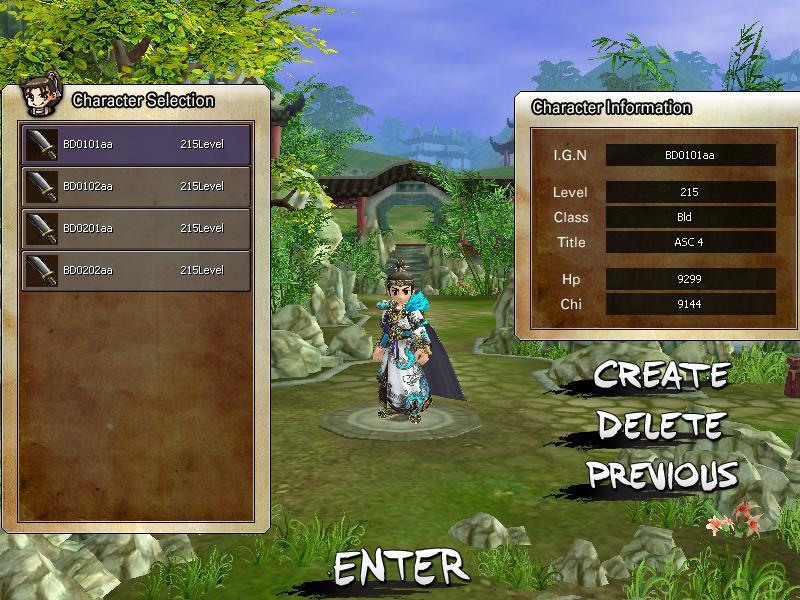Click the ENTER button to start
Viewport: 800px width, 600px height.
point(400,567)
